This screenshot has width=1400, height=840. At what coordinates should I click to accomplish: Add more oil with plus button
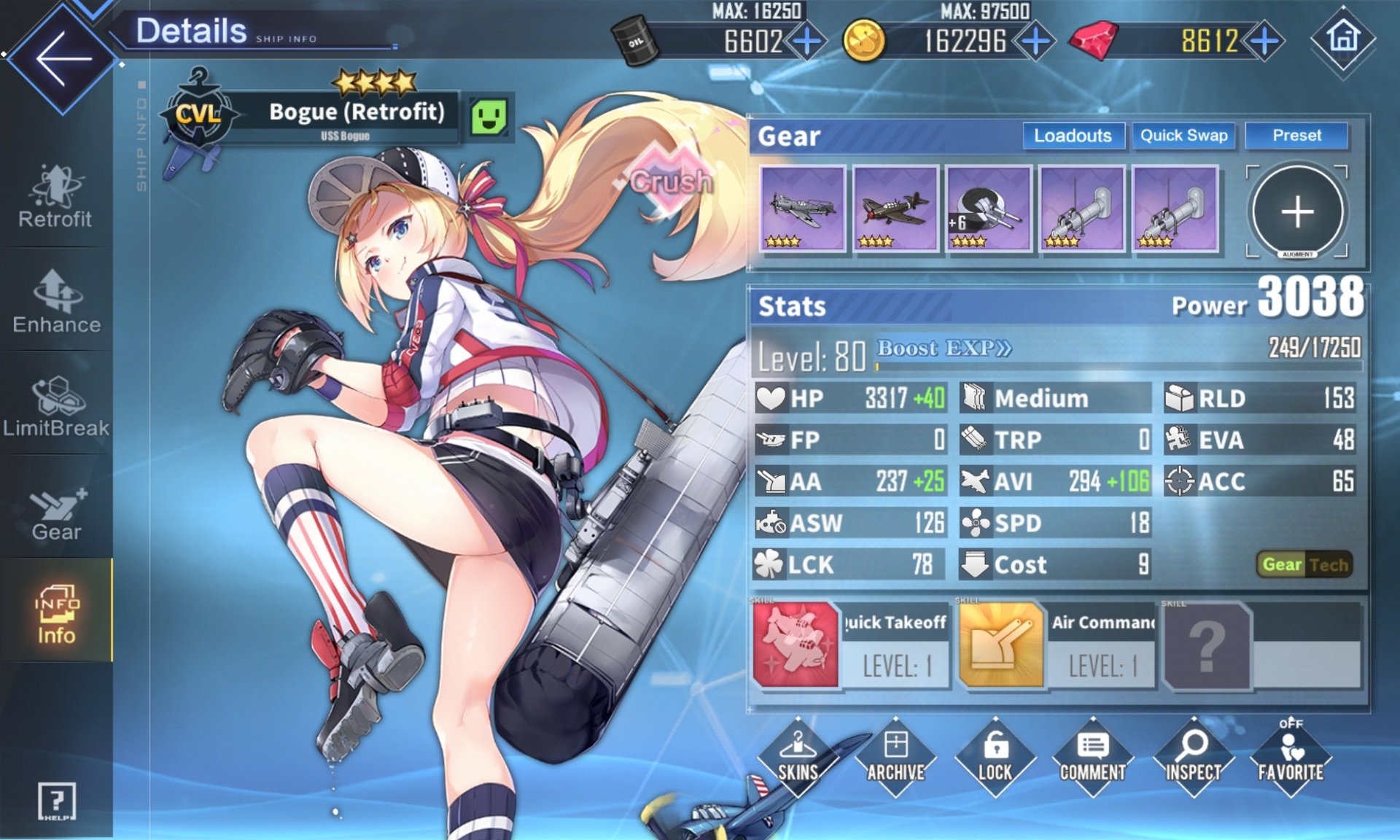click(807, 41)
